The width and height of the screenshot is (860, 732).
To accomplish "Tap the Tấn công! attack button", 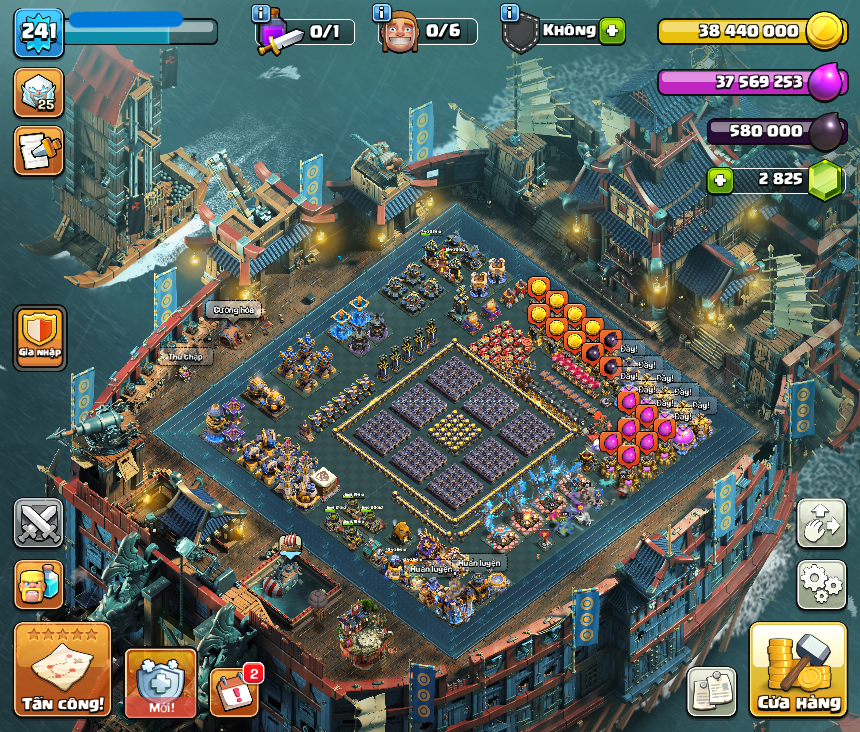I will [62, 669].
